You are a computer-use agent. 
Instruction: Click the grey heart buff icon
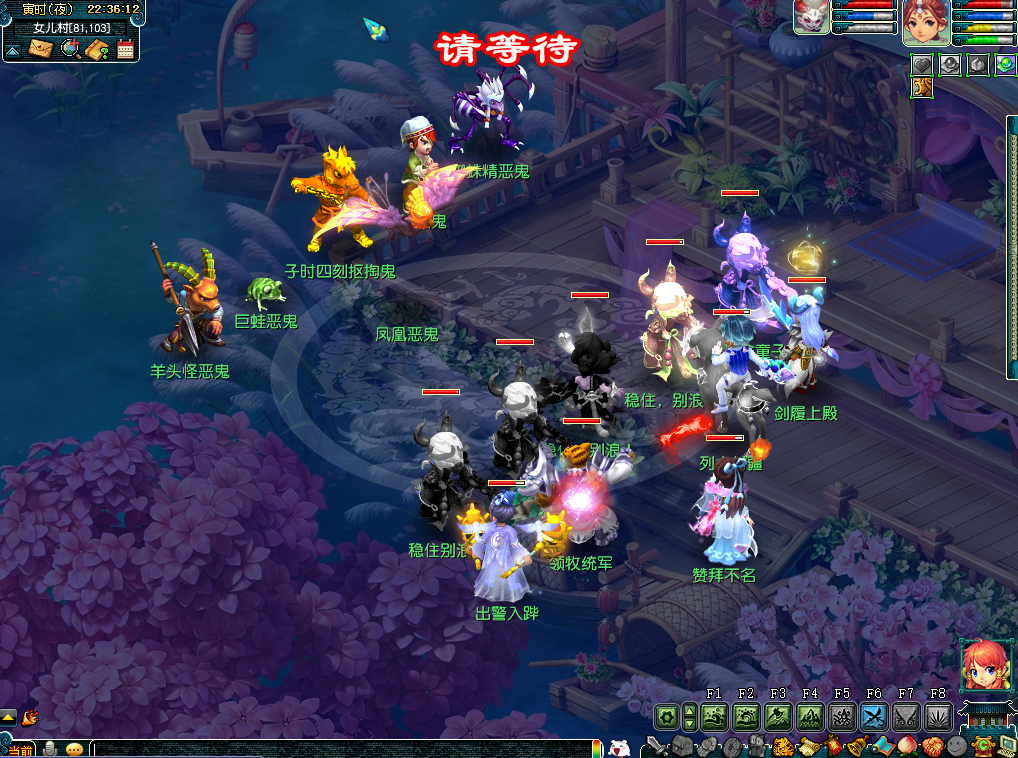[922, 65]
